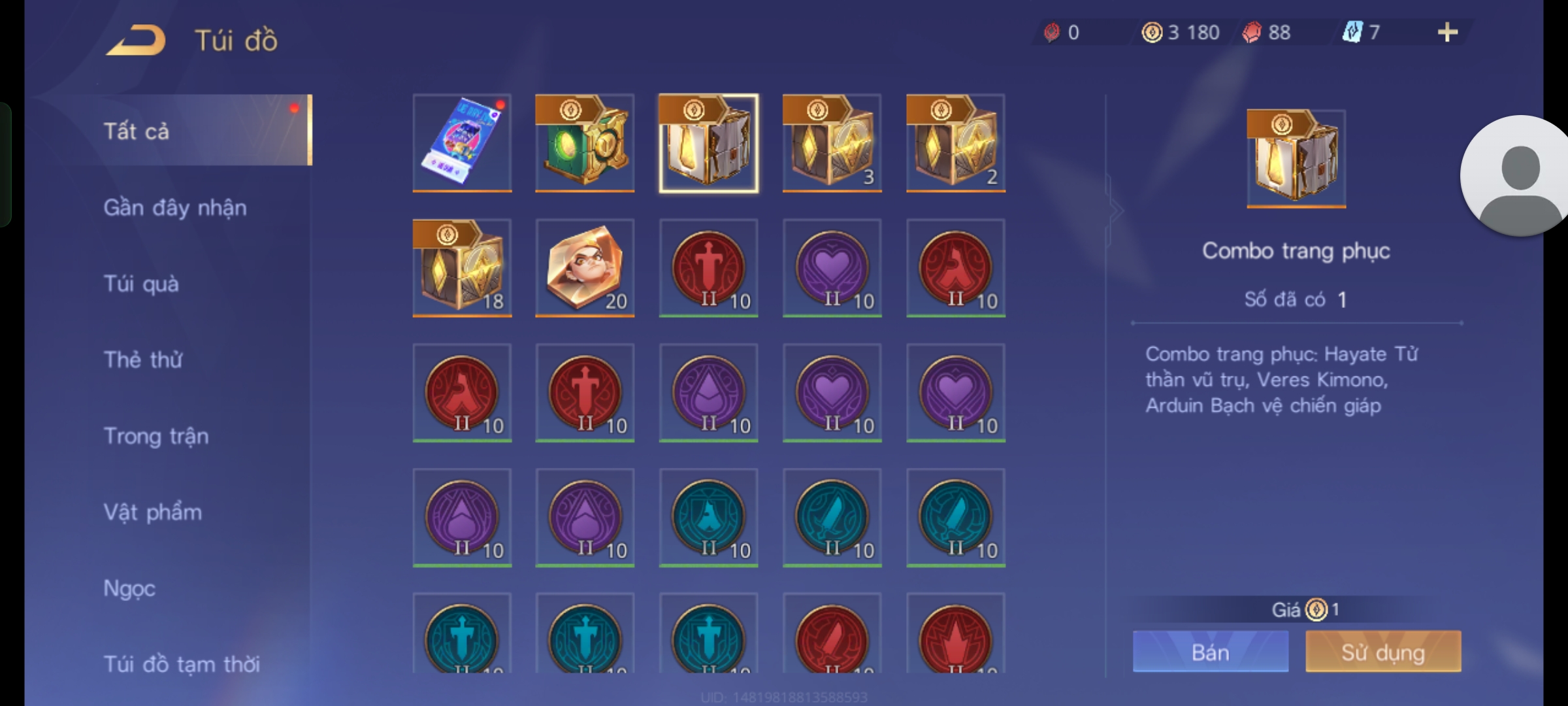The image size is (1568, 706).
Task: Add currency with the plus button
Action: [x=1448, y=32]
